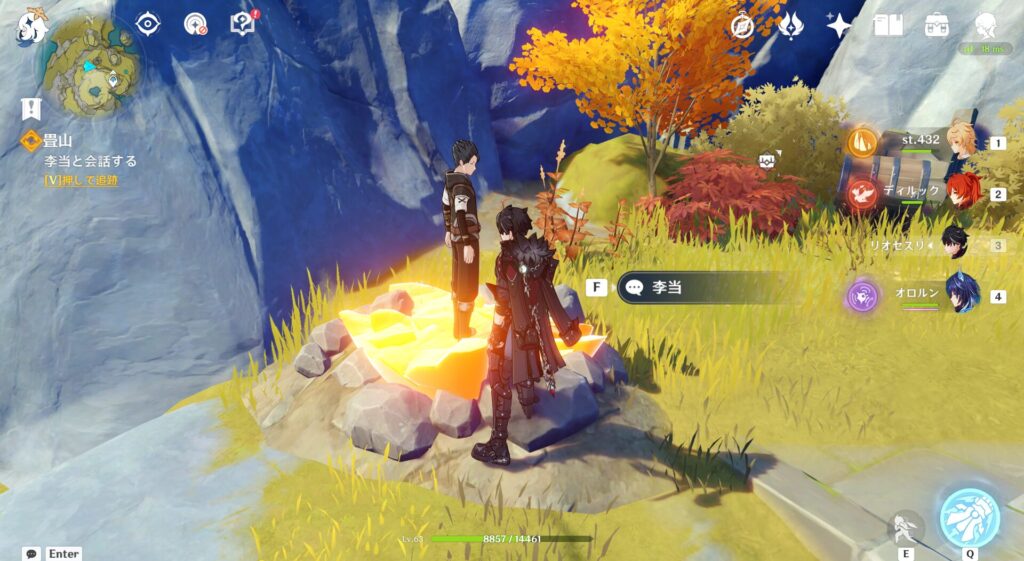Open the character profile head icon
This screenshot has height=561, width=1024.
(985, 25)
